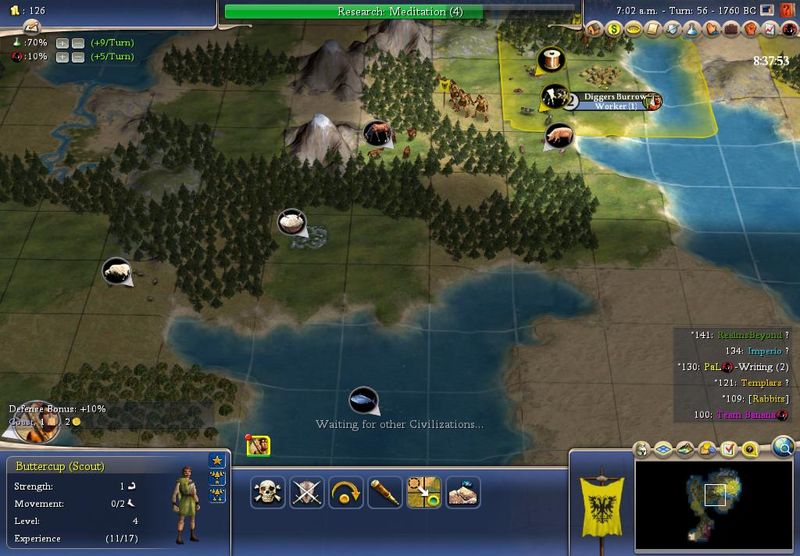Activate the spyglass sentry action
This screenshot has height=556, width=800.
(x=384, y=492)
